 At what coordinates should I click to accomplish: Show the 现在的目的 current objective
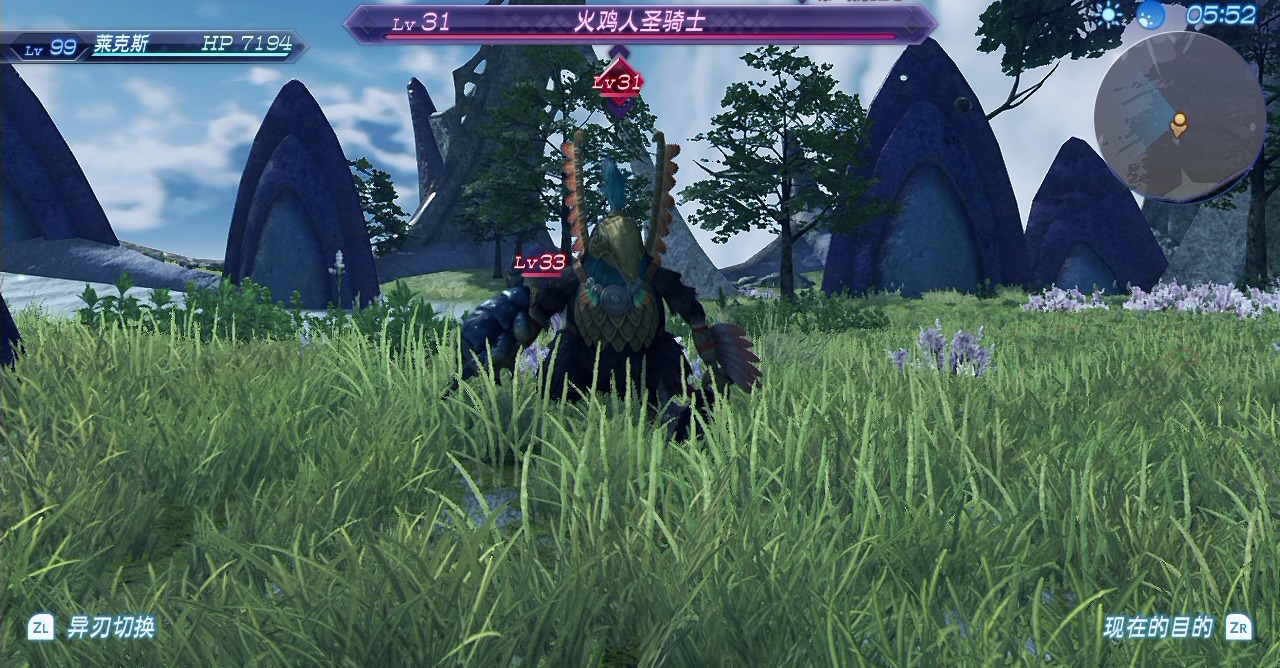[1158, 627]
